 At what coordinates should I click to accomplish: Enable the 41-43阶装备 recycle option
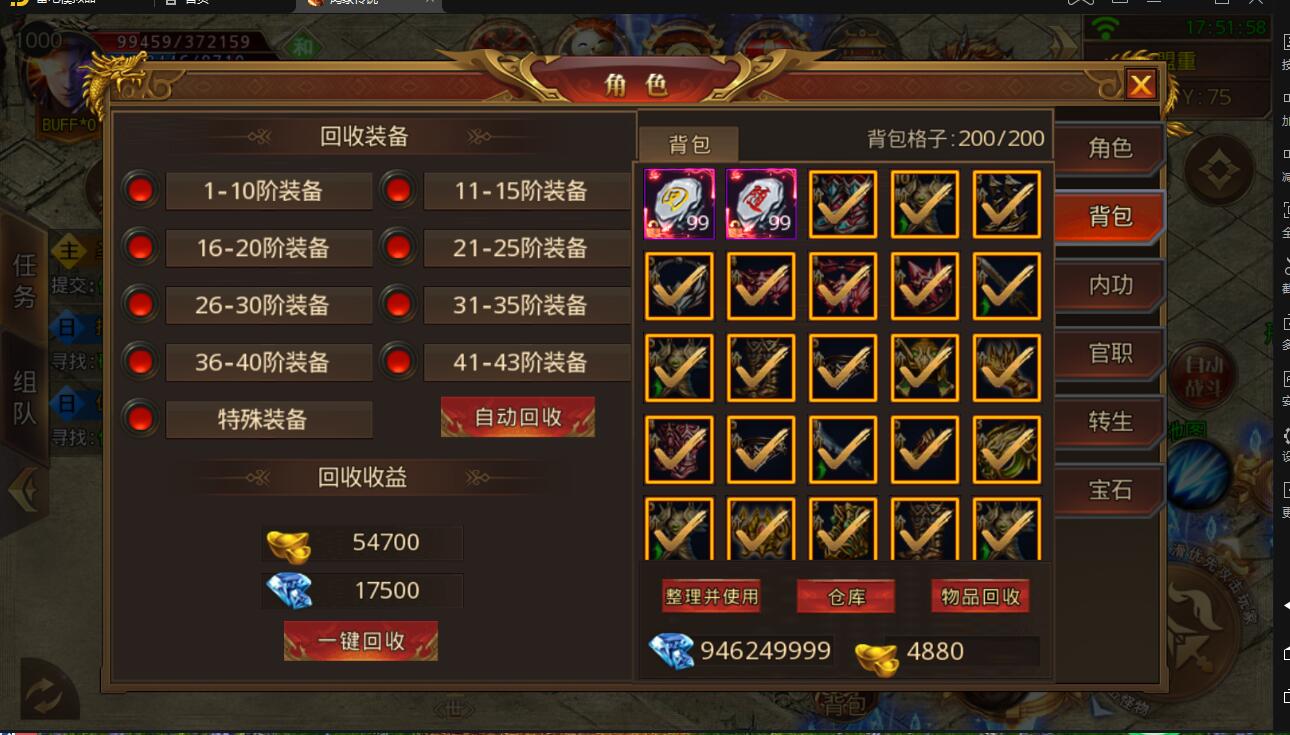397,362
